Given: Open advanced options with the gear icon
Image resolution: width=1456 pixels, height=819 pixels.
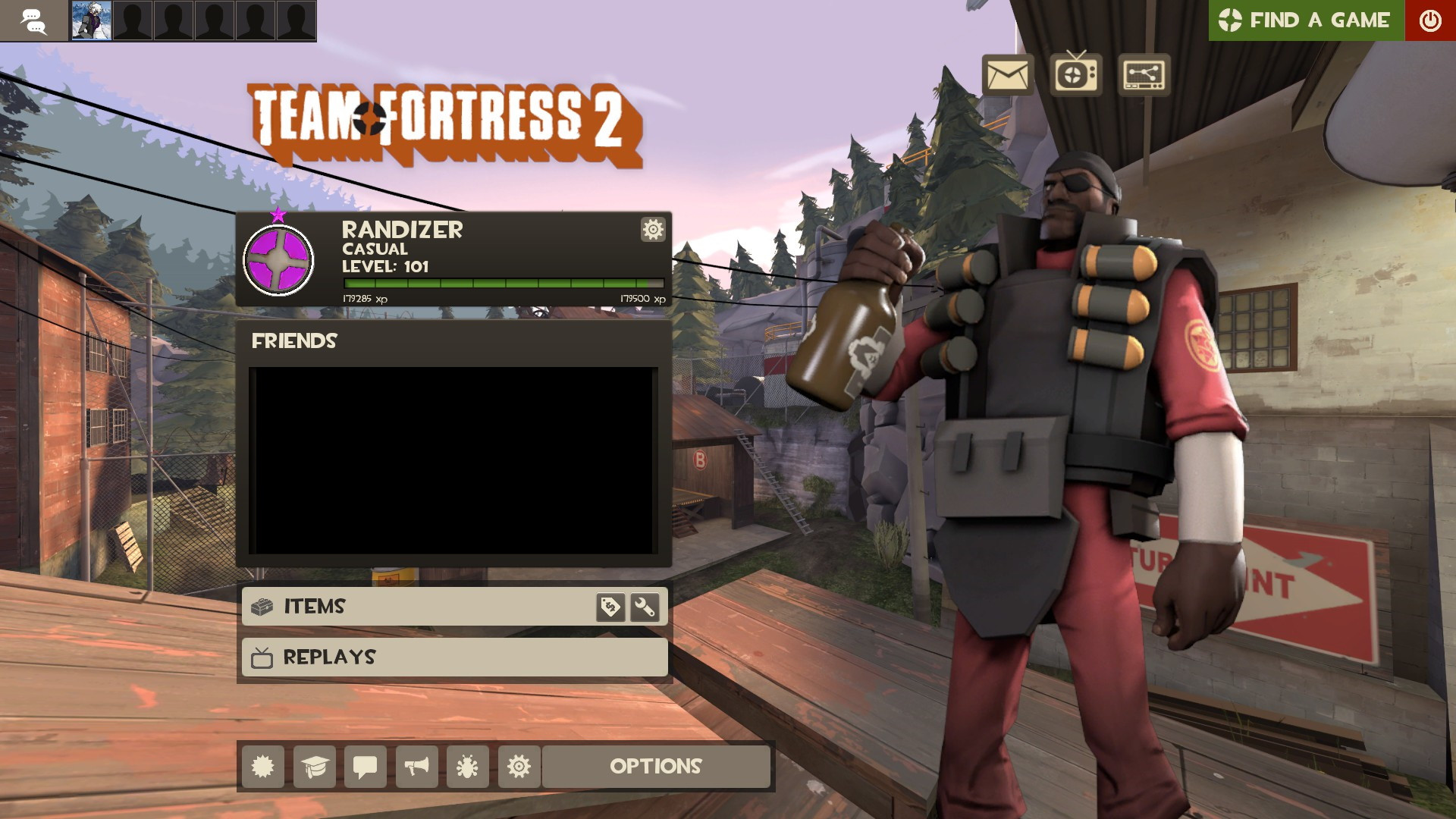Looking at the screenshot, I should point(518,767).
